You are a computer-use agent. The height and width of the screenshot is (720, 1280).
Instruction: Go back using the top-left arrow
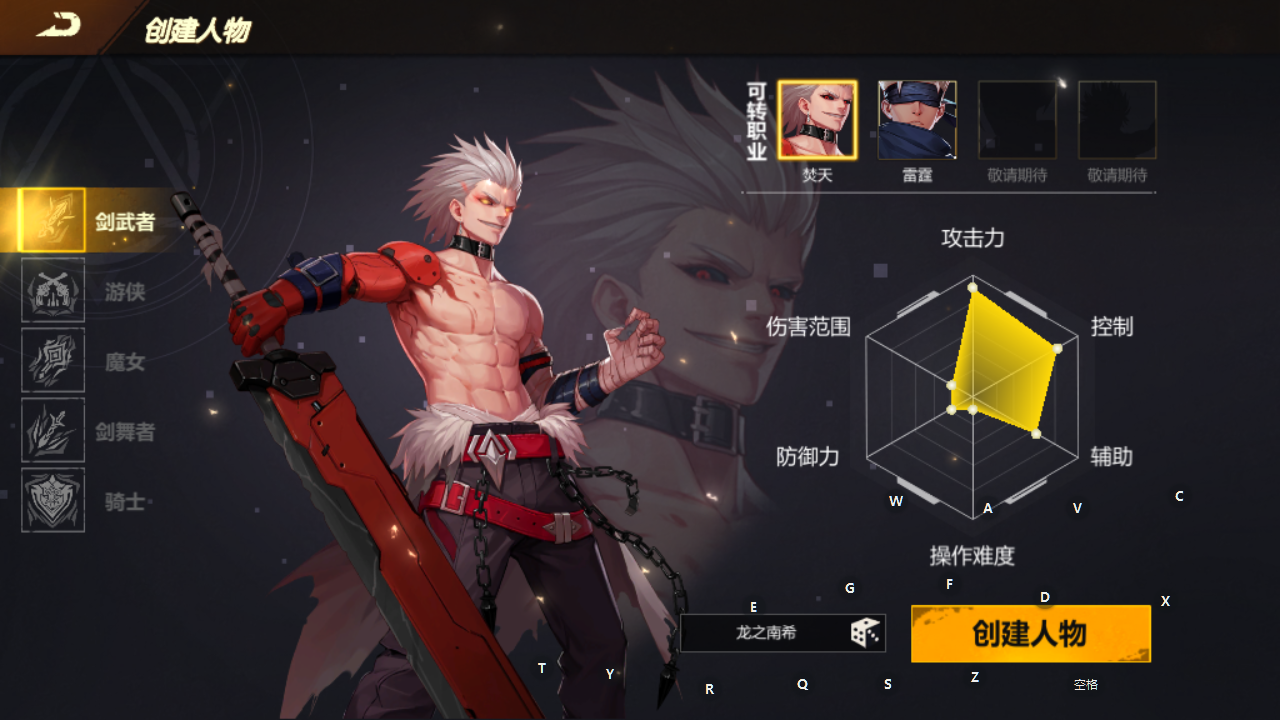pyautogui.click(x=58, y=27)
